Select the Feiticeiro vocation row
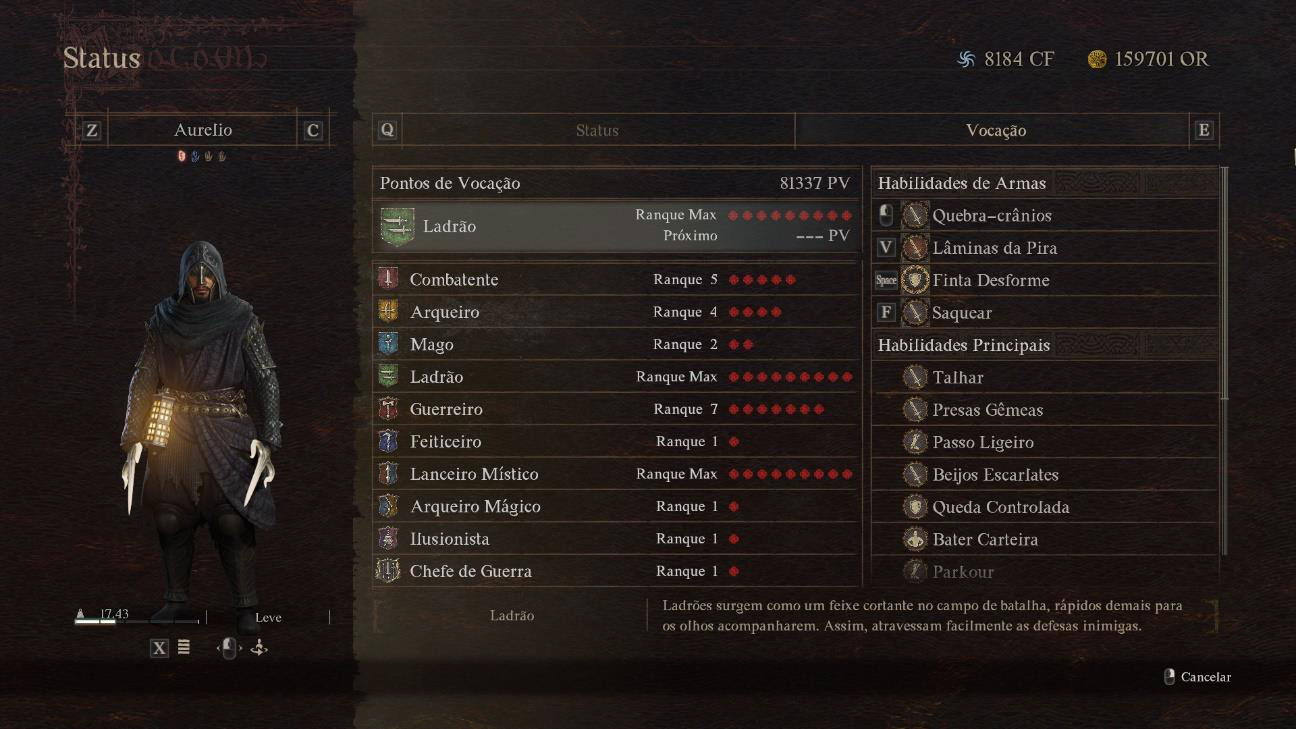The image size is (1296, 729). click(615, 442)
